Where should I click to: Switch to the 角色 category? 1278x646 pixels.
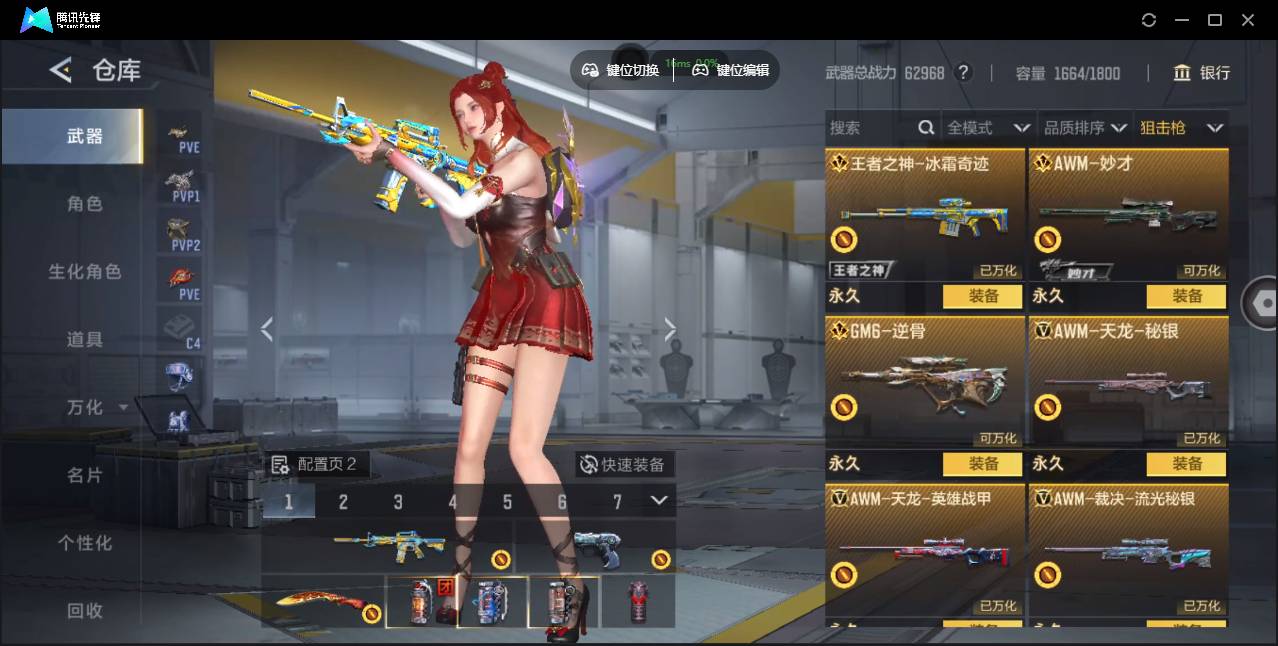pos(85,204)
